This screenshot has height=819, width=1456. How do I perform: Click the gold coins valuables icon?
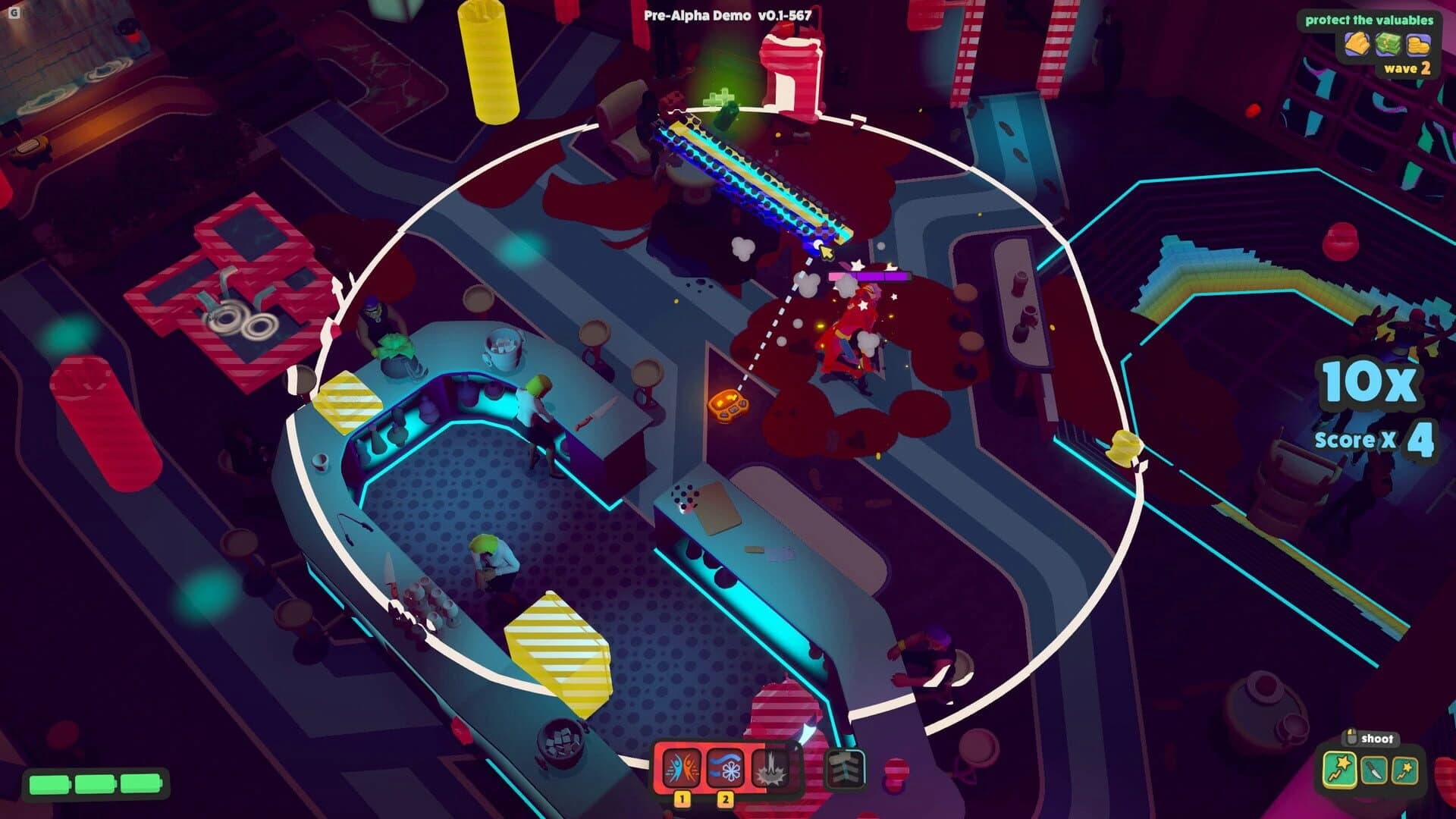pos(1418,45)
